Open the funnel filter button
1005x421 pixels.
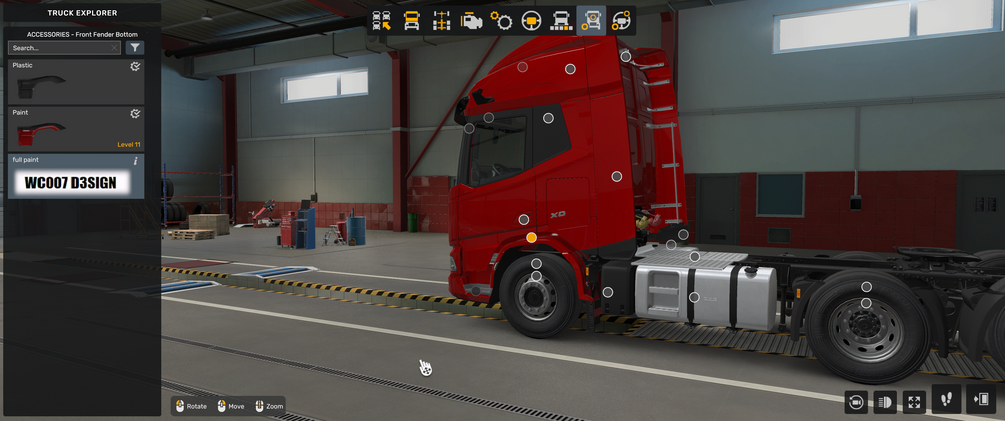(134, 47)
